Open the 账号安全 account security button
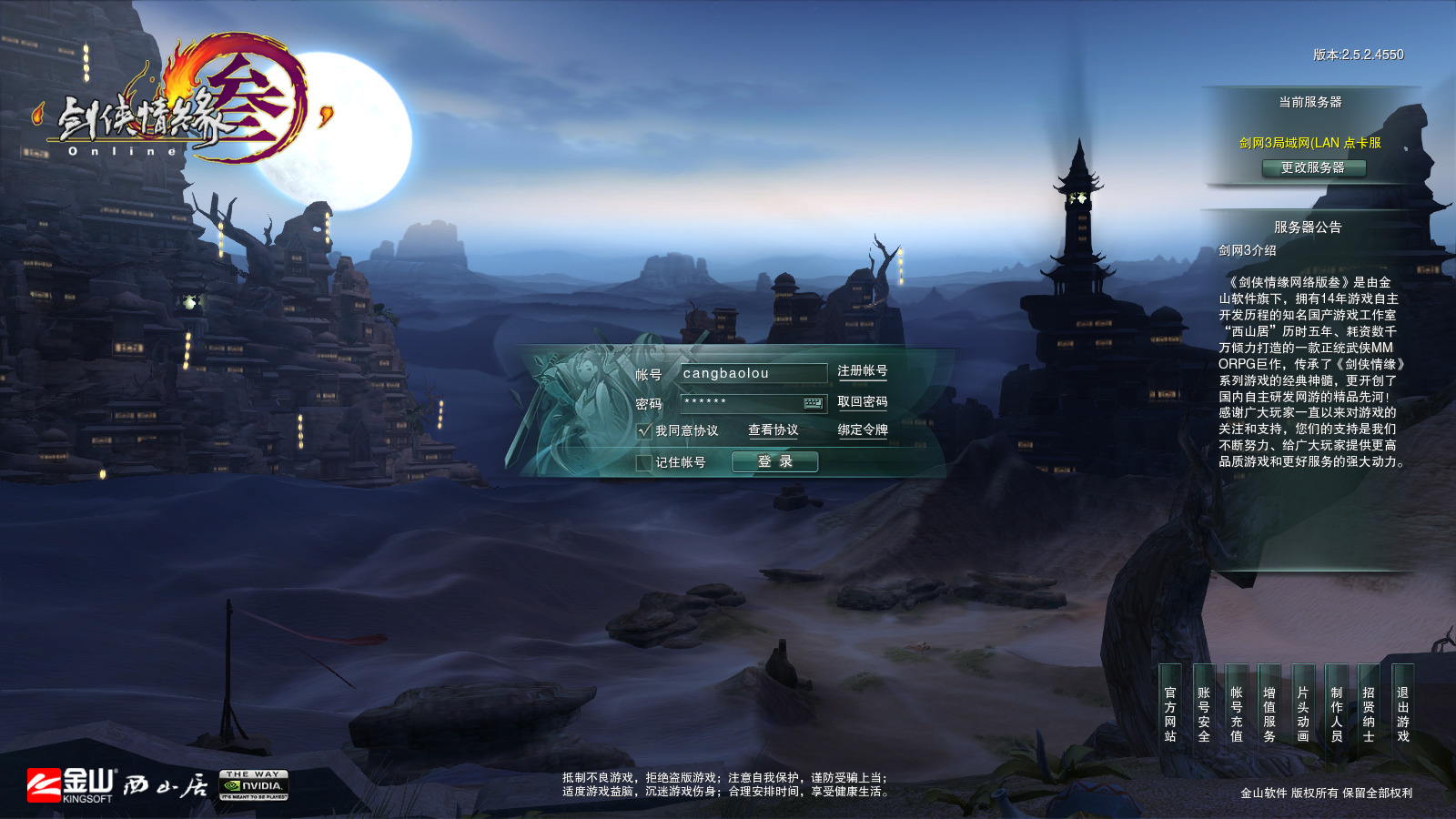This screenshot has width=1456, height=819. [x=1204, y=714]
